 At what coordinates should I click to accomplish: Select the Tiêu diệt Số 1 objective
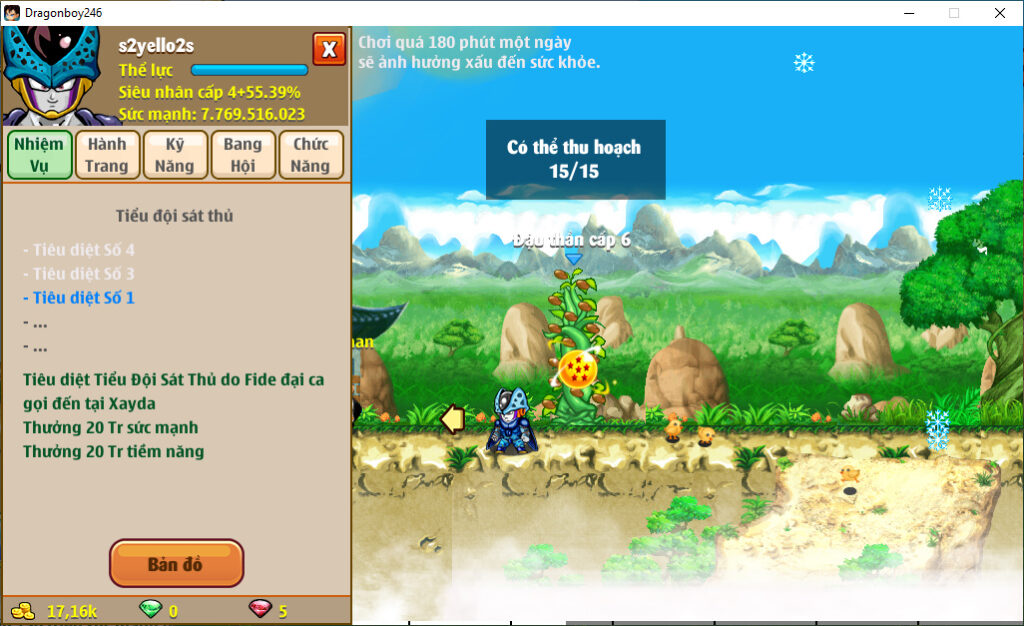[x=83, y=298]
